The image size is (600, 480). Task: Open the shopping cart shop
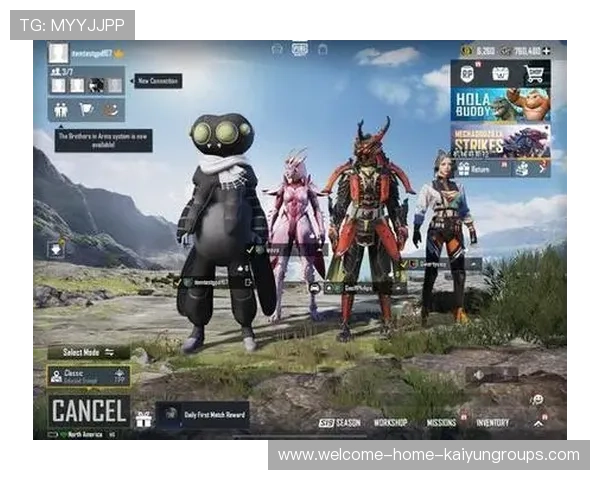pyautogui.click(x=533, y=73)
